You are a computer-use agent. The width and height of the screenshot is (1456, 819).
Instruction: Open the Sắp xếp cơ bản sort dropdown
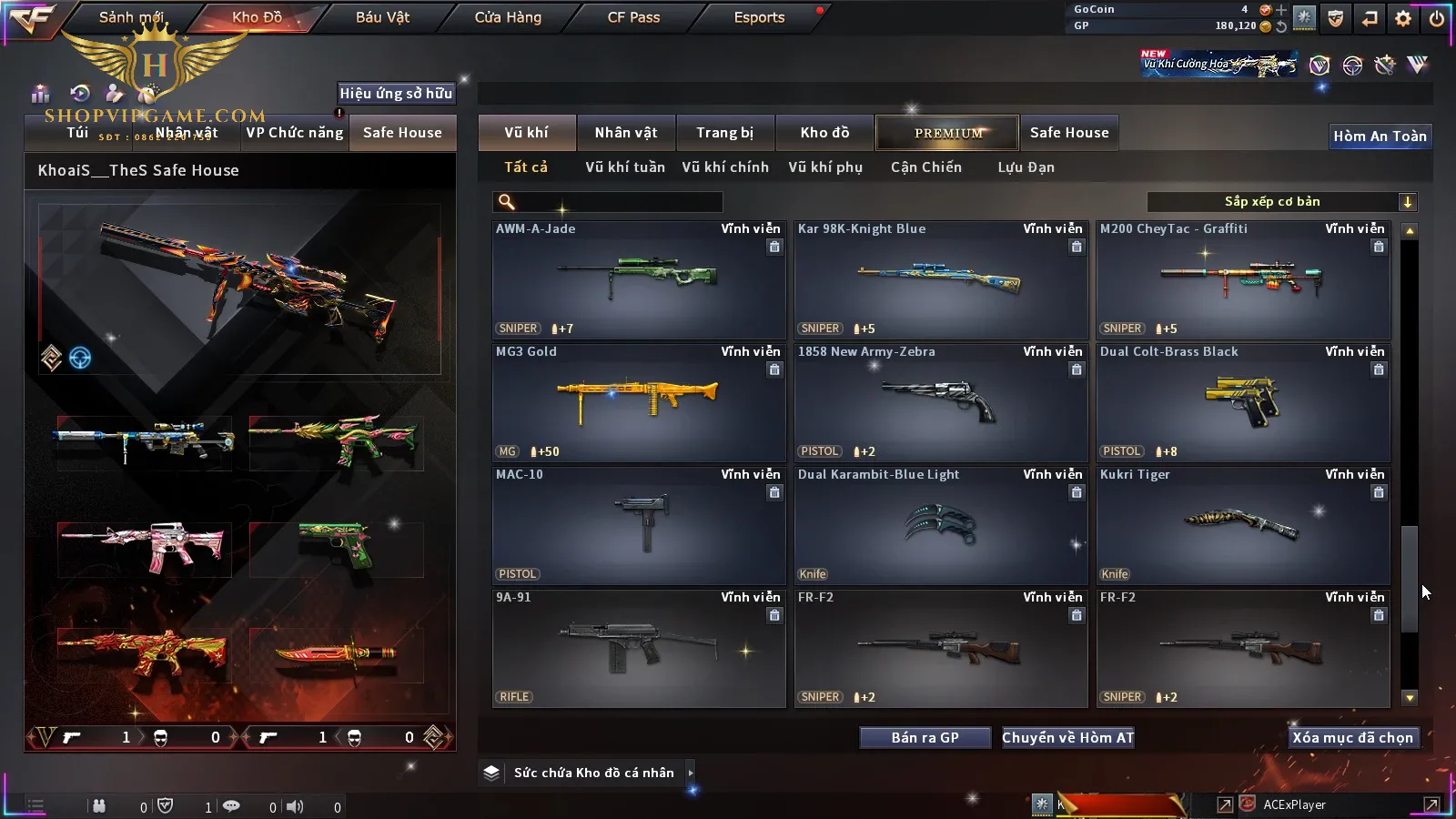1280,202
